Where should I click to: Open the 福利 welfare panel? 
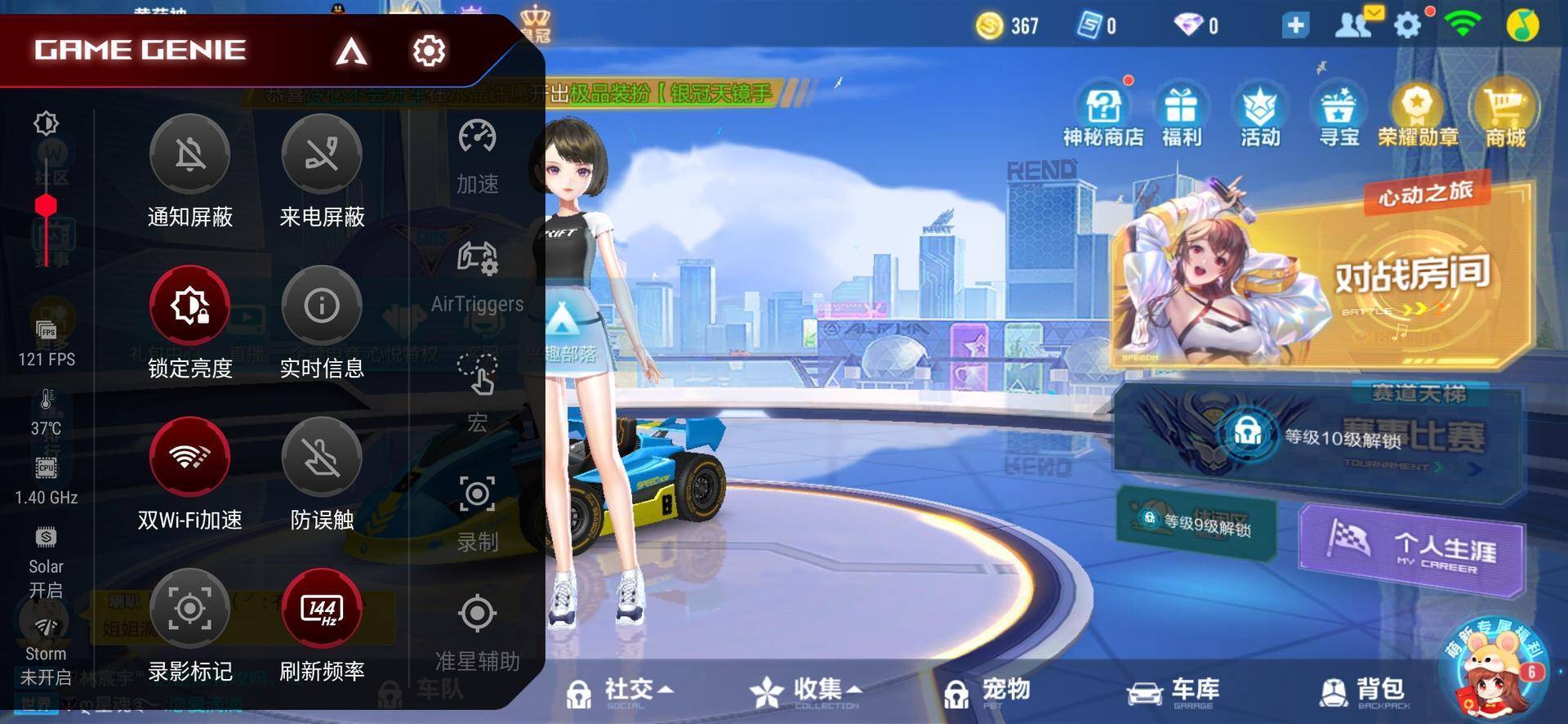pos(1182,114)
